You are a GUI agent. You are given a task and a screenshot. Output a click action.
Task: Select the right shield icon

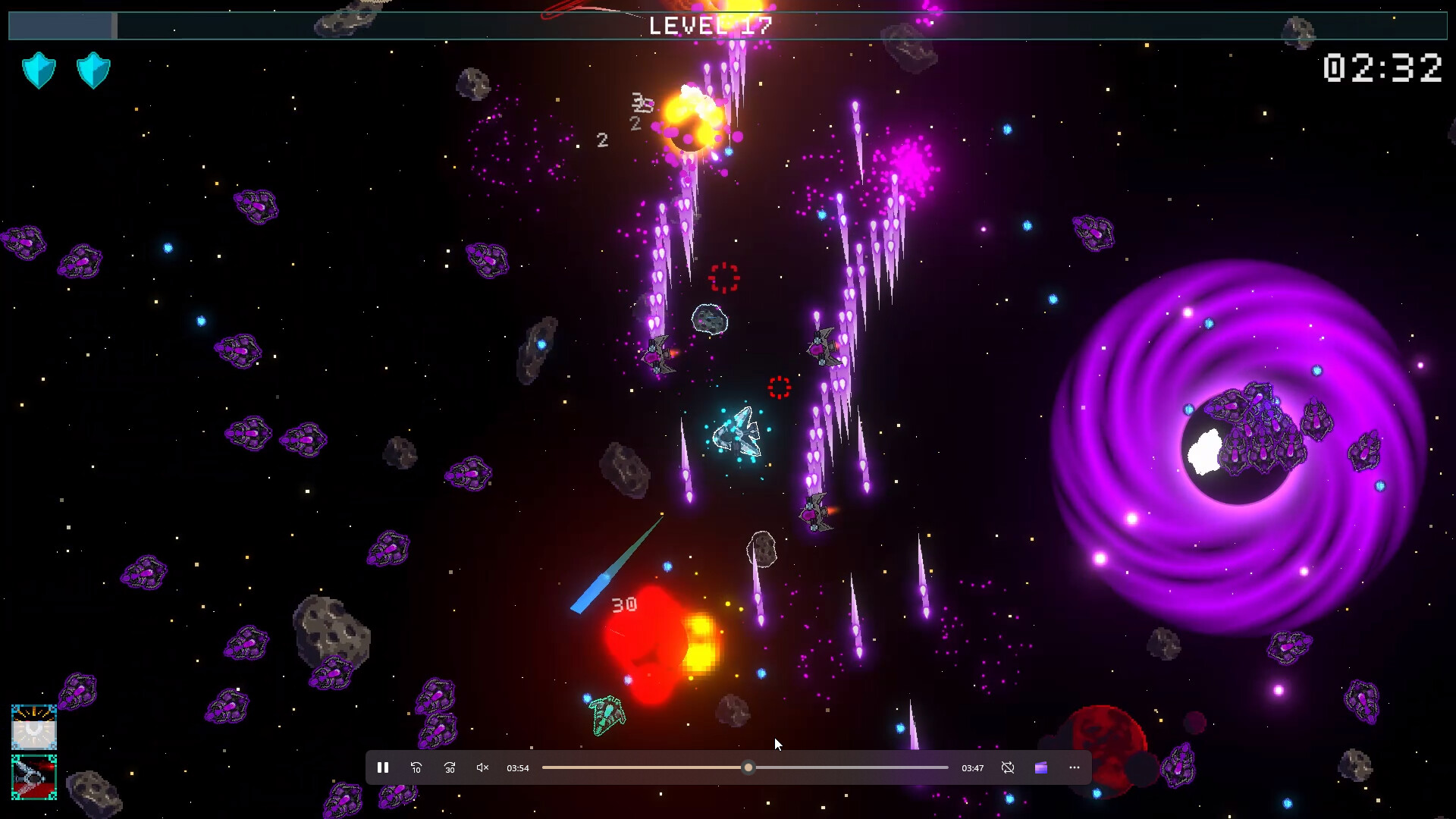coord(93,70)
